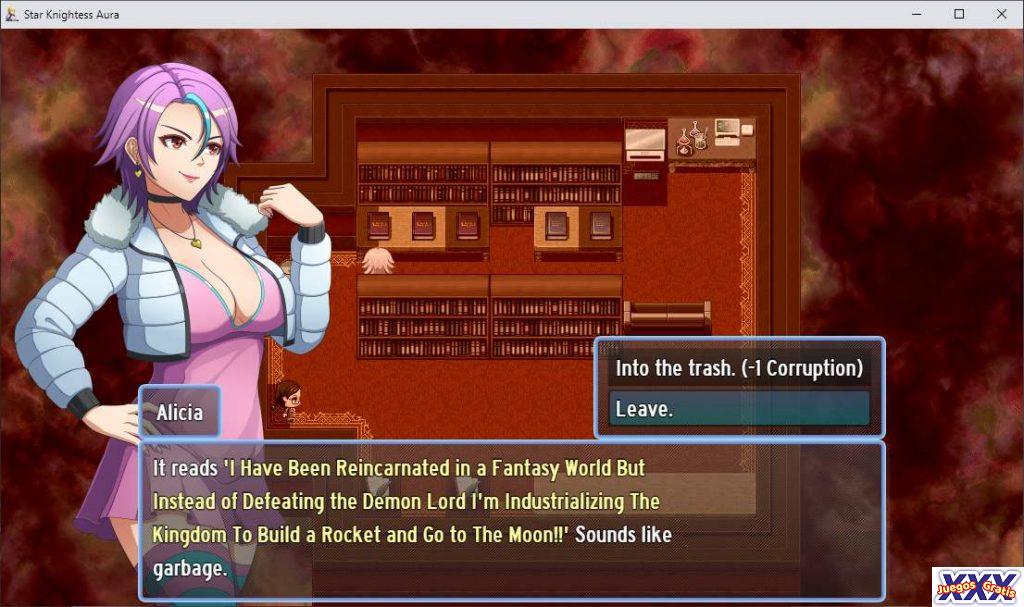Minimize the Star Knightess Aura window

point(917,14)
